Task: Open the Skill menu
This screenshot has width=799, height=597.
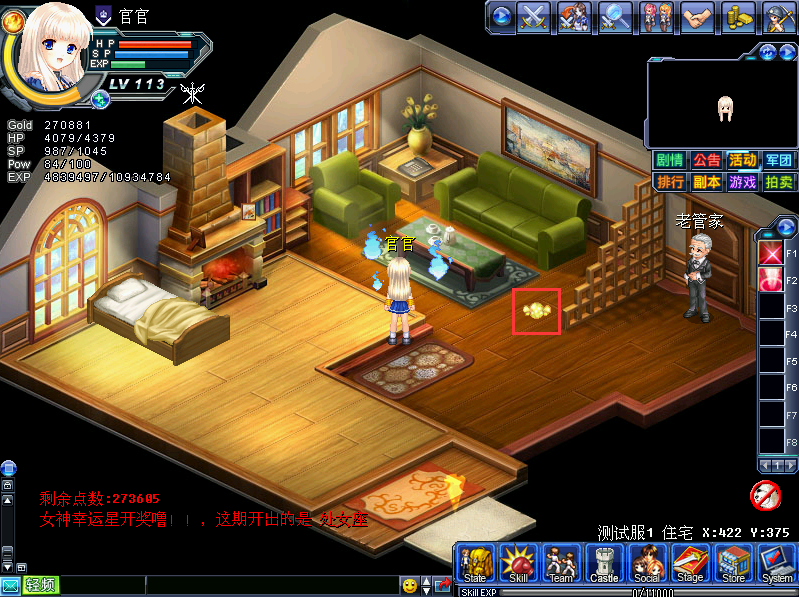Action: tap(518, 565)
